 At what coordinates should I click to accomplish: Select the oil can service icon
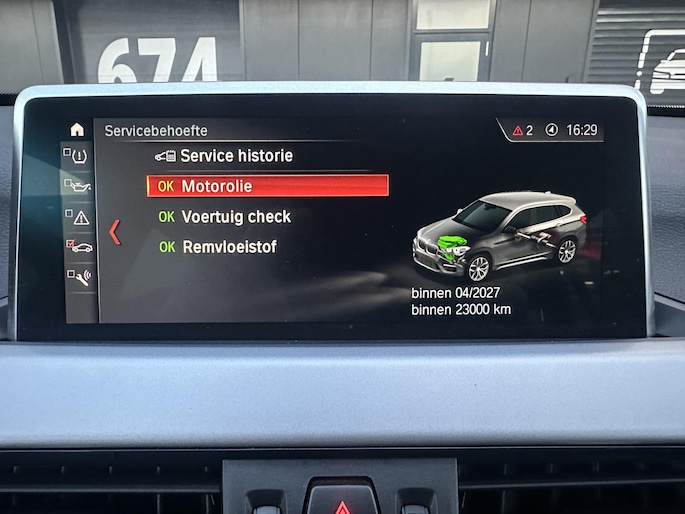78,186
